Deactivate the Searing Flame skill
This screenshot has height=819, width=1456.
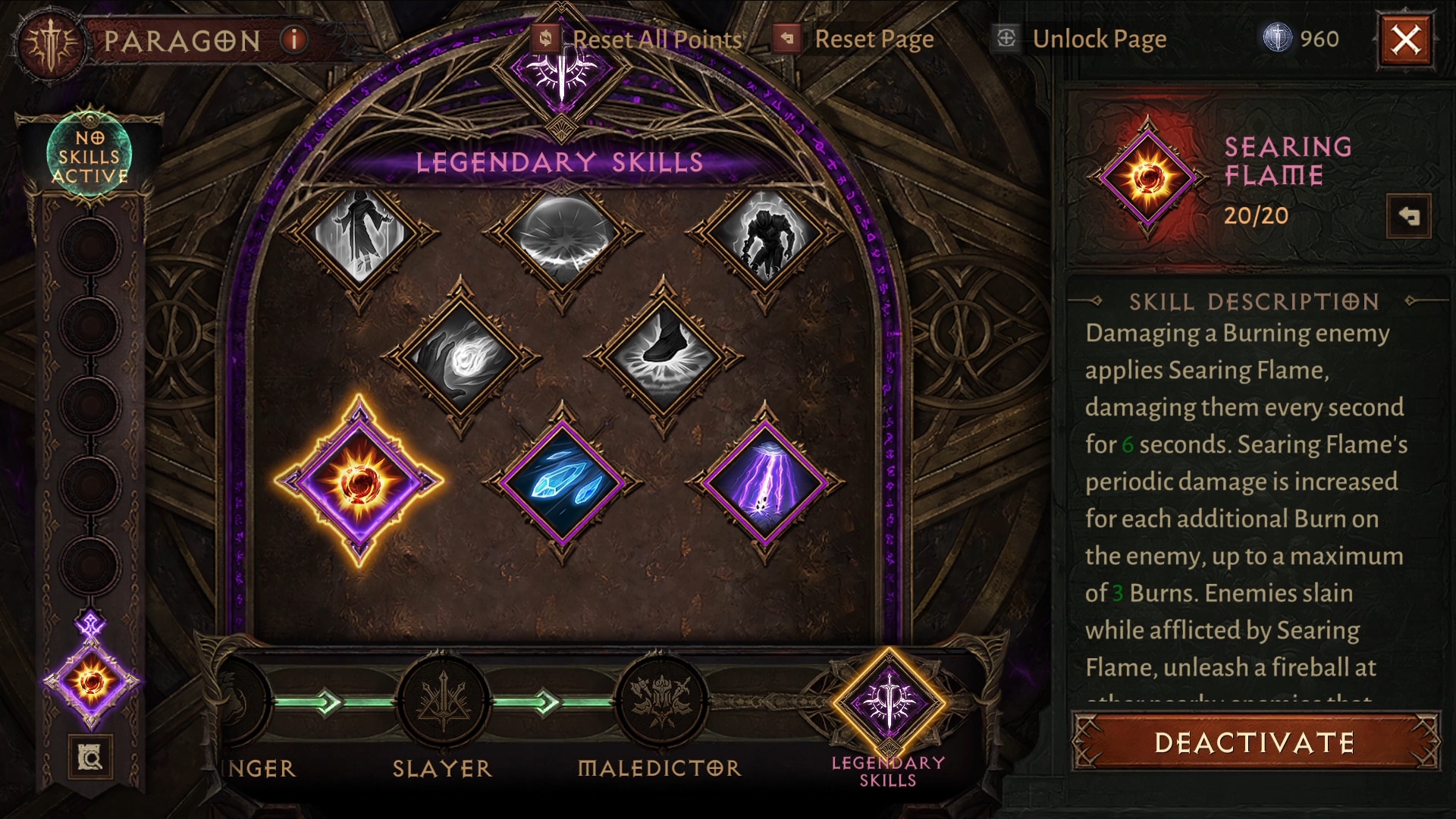point(1255,742)
